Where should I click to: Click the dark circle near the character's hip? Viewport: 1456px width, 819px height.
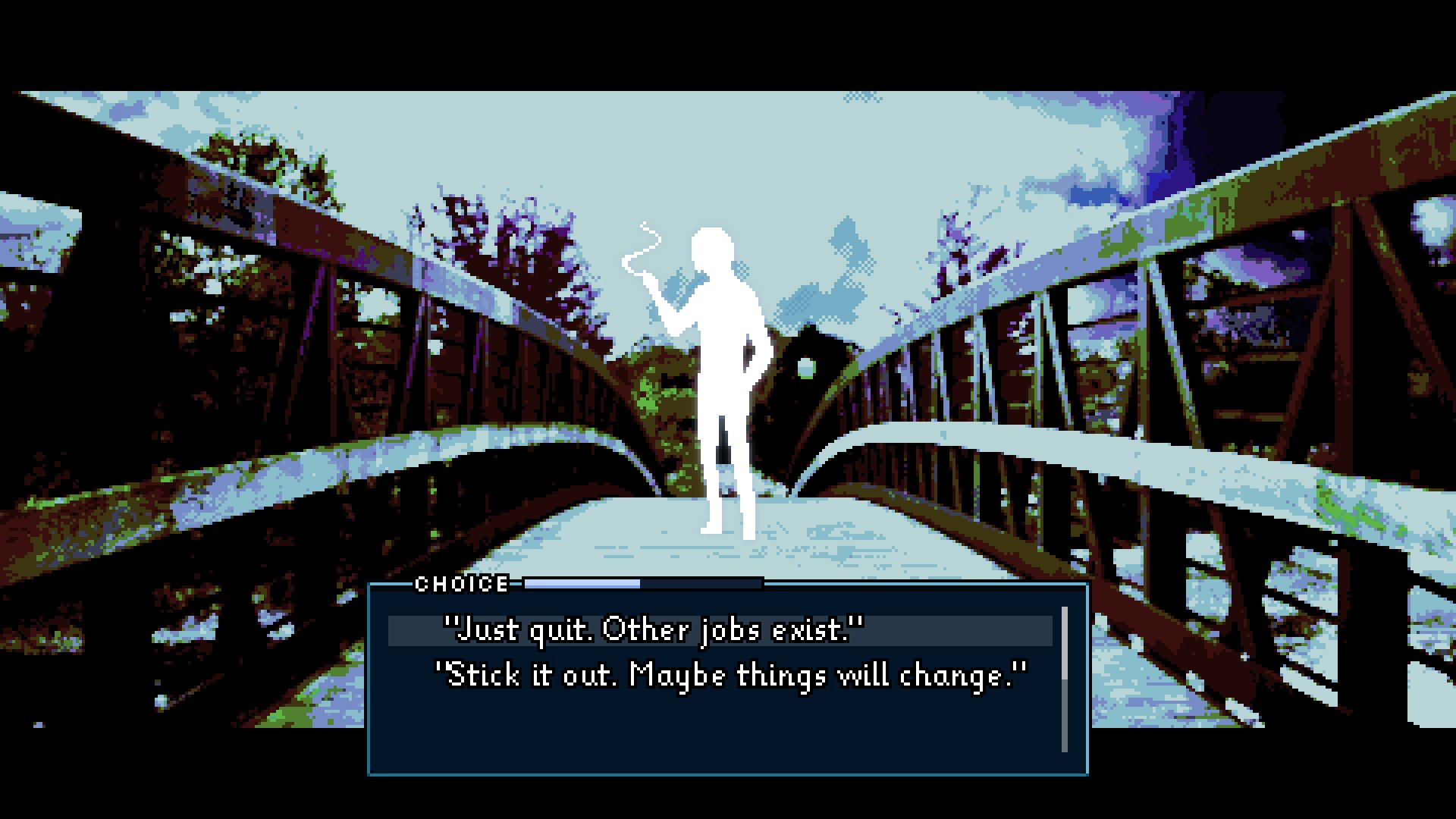(x=804, y=369)
